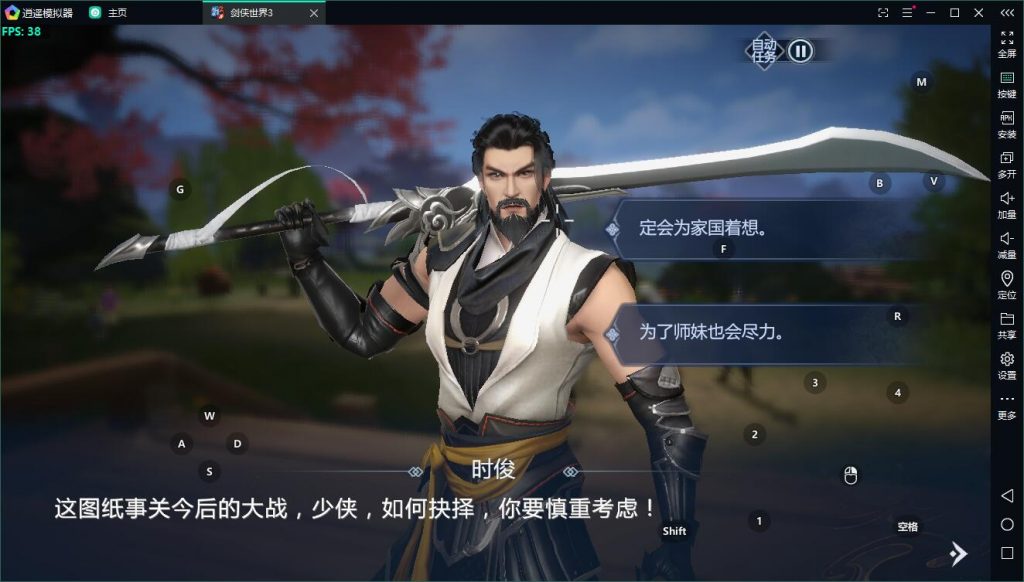Pause the auto-task (自动任务) button
The image size is (1024, 582).
(800, 51)
